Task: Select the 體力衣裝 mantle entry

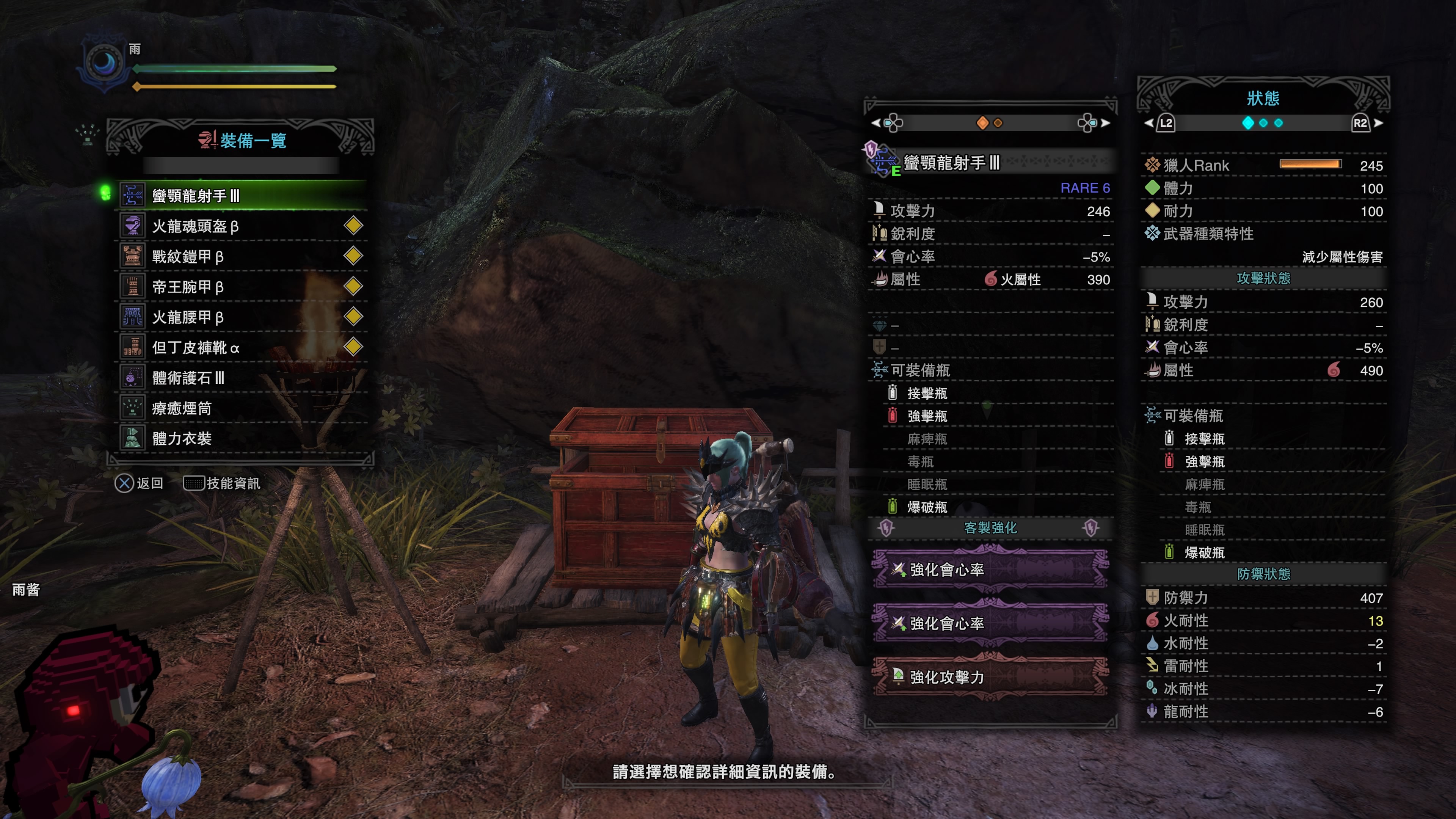Action: [243, 438]
